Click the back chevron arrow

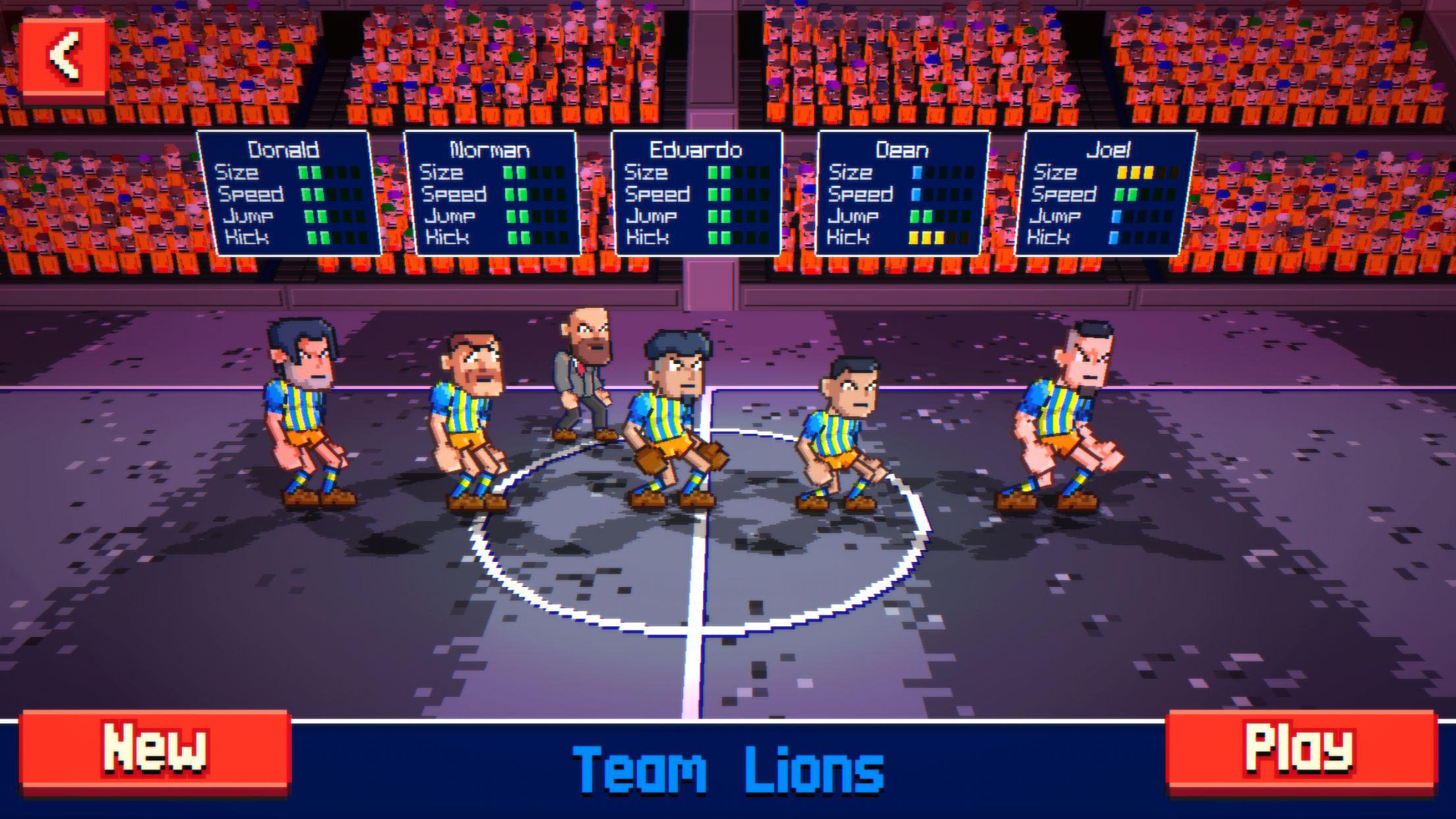(x=64, y=56)
